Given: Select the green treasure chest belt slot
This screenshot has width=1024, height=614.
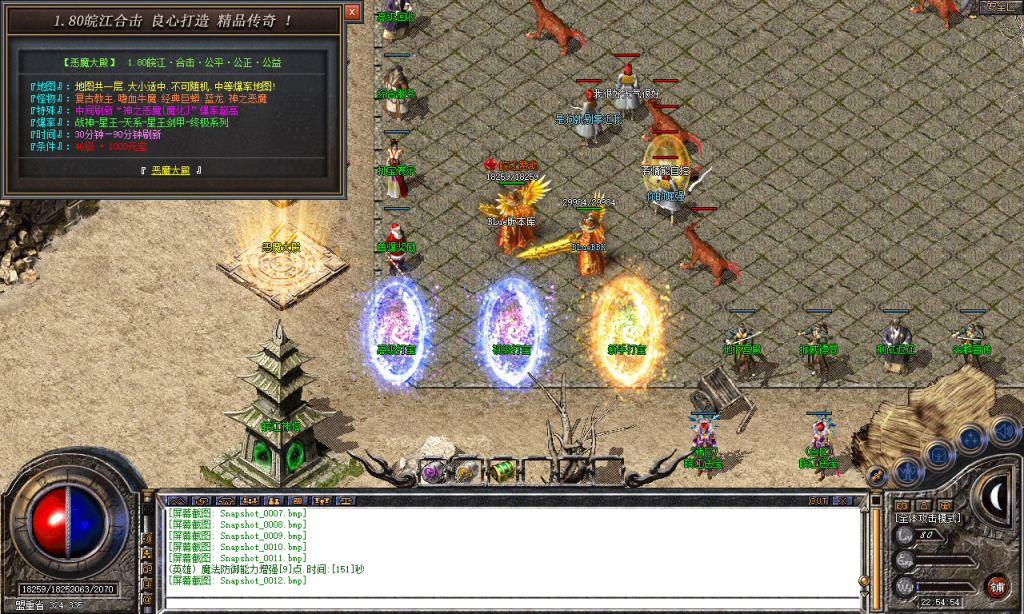Looking at the screenshot, I should pyautogui.click(x=501, y=469).
